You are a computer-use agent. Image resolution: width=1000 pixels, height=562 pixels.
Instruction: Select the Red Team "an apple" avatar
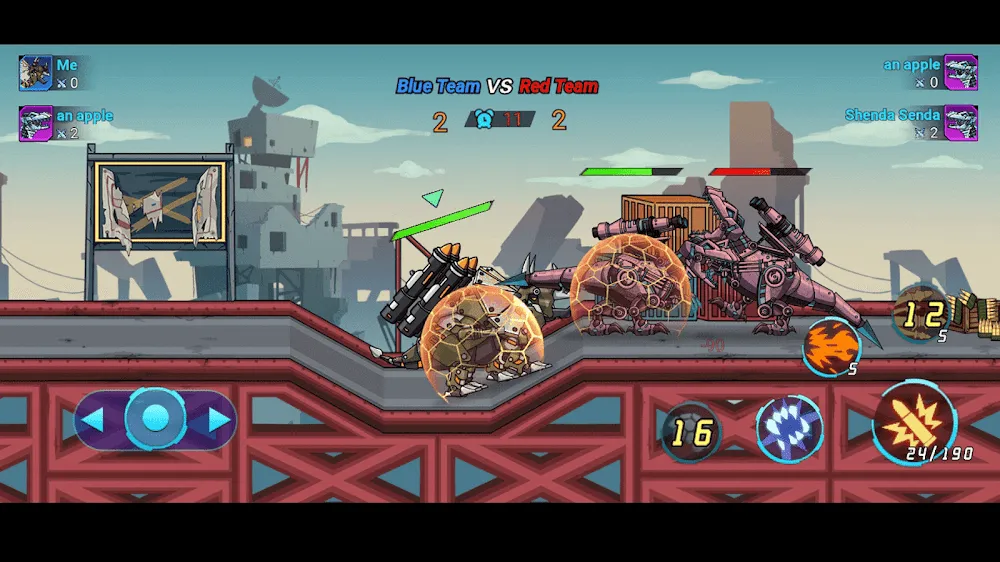point(960,73)
